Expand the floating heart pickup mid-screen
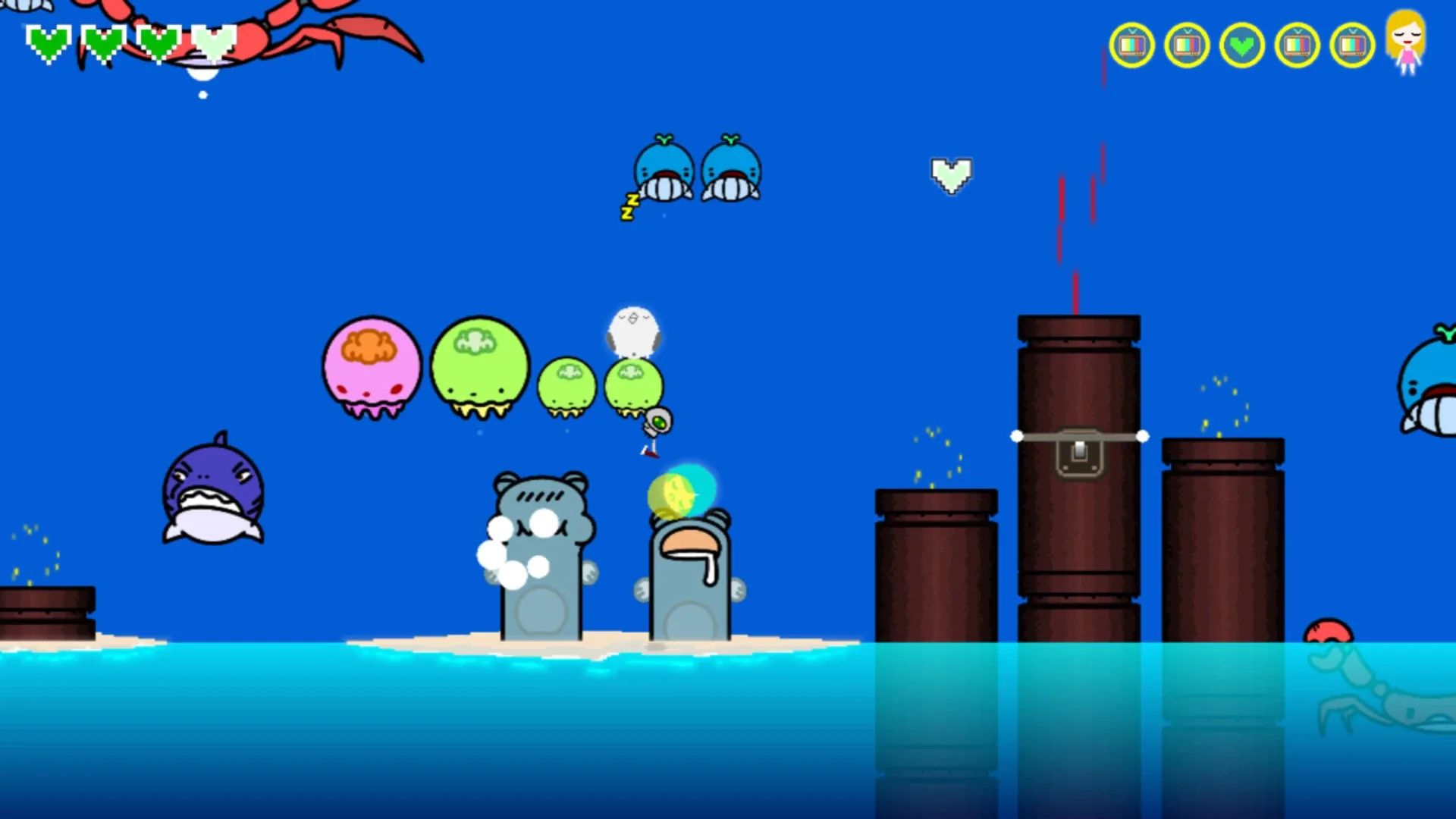Viewport: 1456px width, 819px height. (x=951, y=175)
